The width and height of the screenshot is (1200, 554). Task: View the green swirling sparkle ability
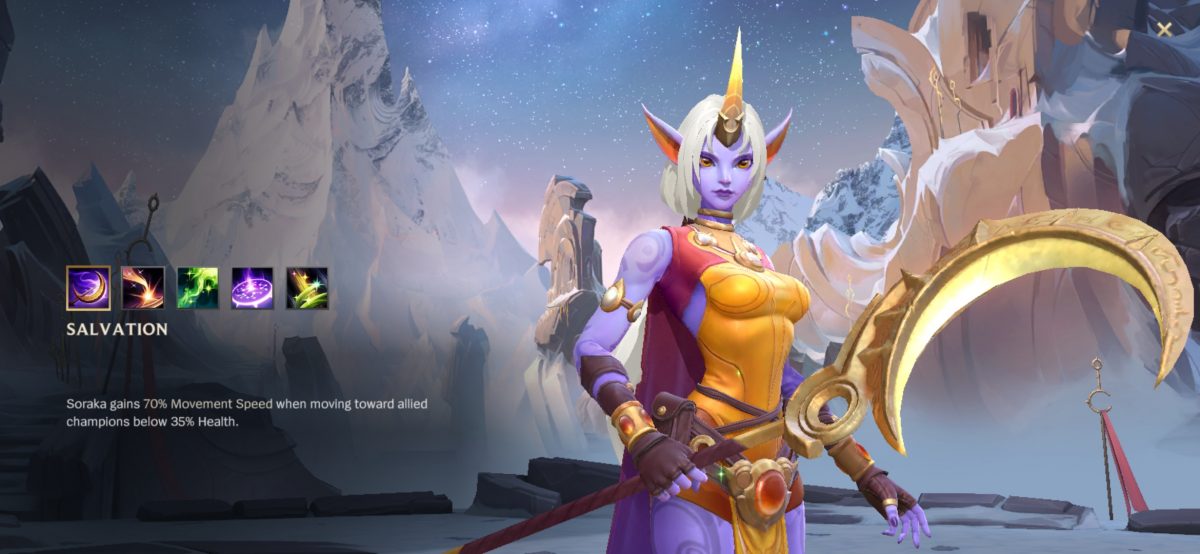(x=198, y=288)
